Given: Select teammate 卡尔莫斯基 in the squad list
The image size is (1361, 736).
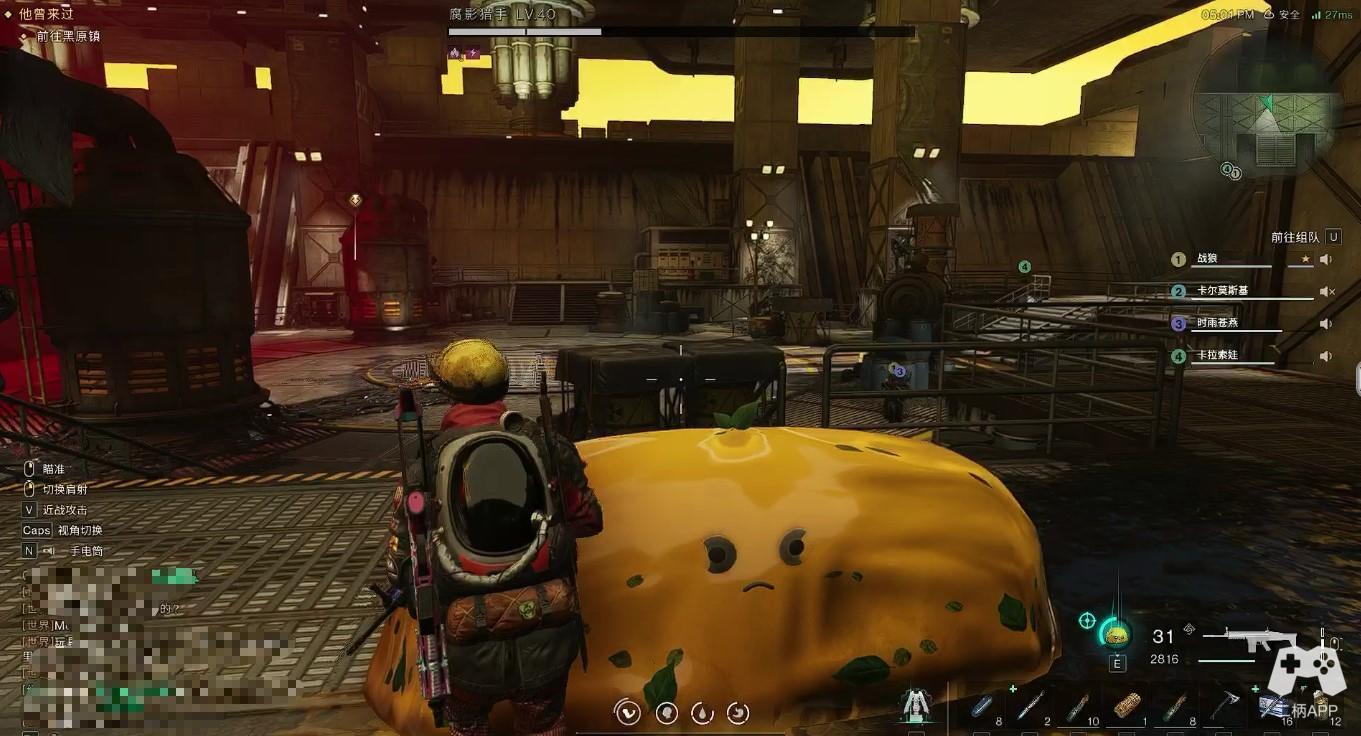Looking at the screenshot, I should tap(1222, 291).
